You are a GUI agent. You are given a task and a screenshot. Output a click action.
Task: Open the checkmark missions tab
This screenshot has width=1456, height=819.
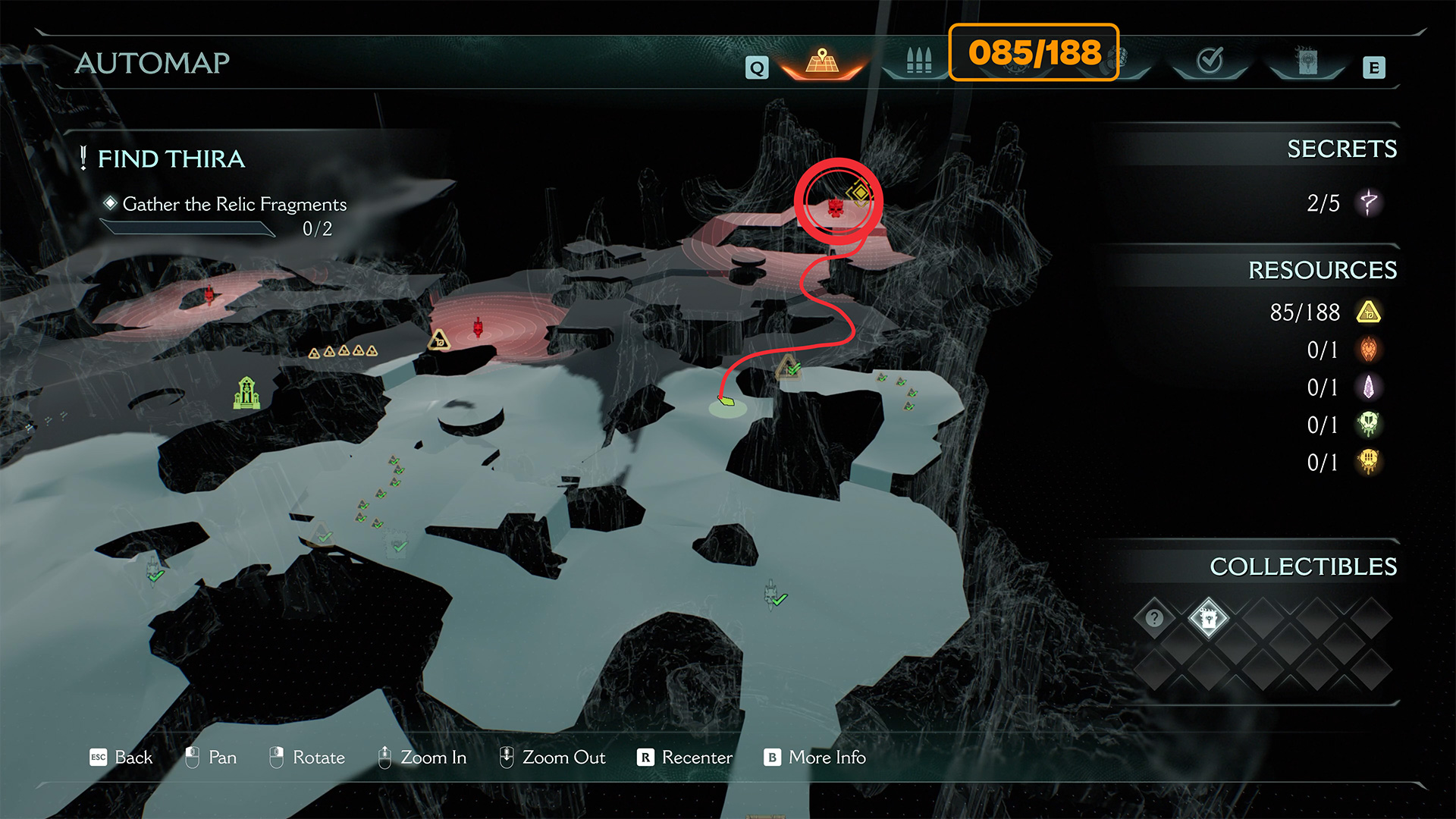1210,61
